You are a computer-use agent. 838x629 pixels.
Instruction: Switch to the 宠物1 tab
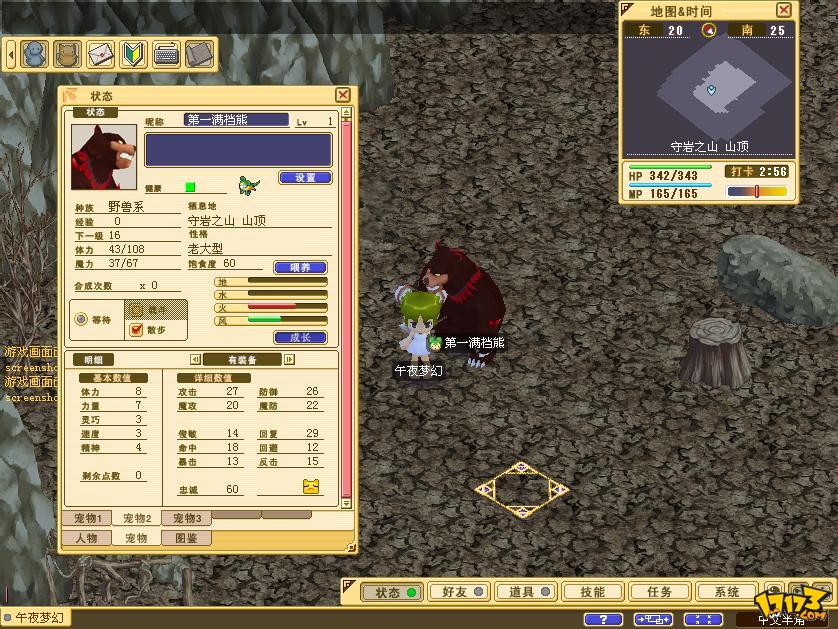(x=87, y=518)
